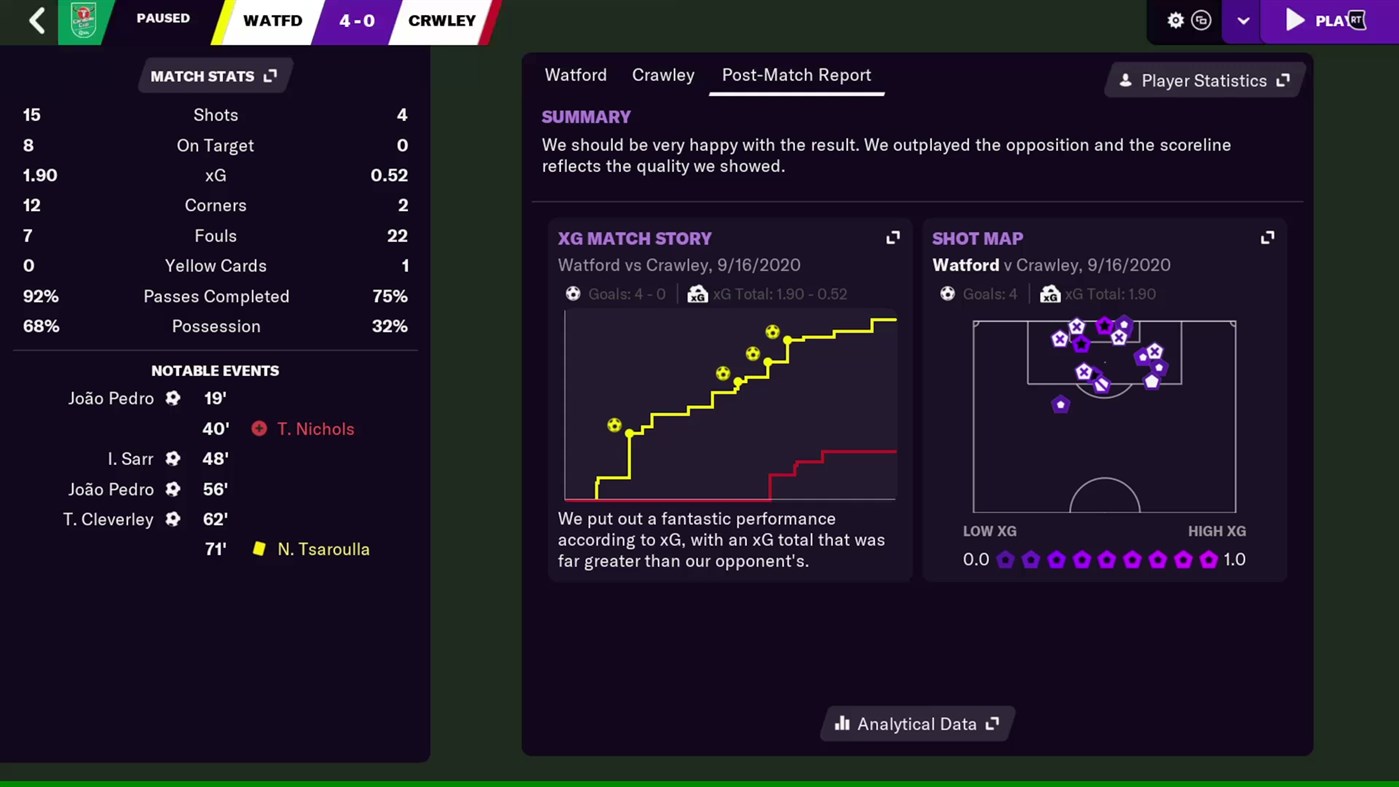Switch to the Watford tab
Image resolution: width=1399 pixels, height=787 pixels.
[x=575, y=75]
